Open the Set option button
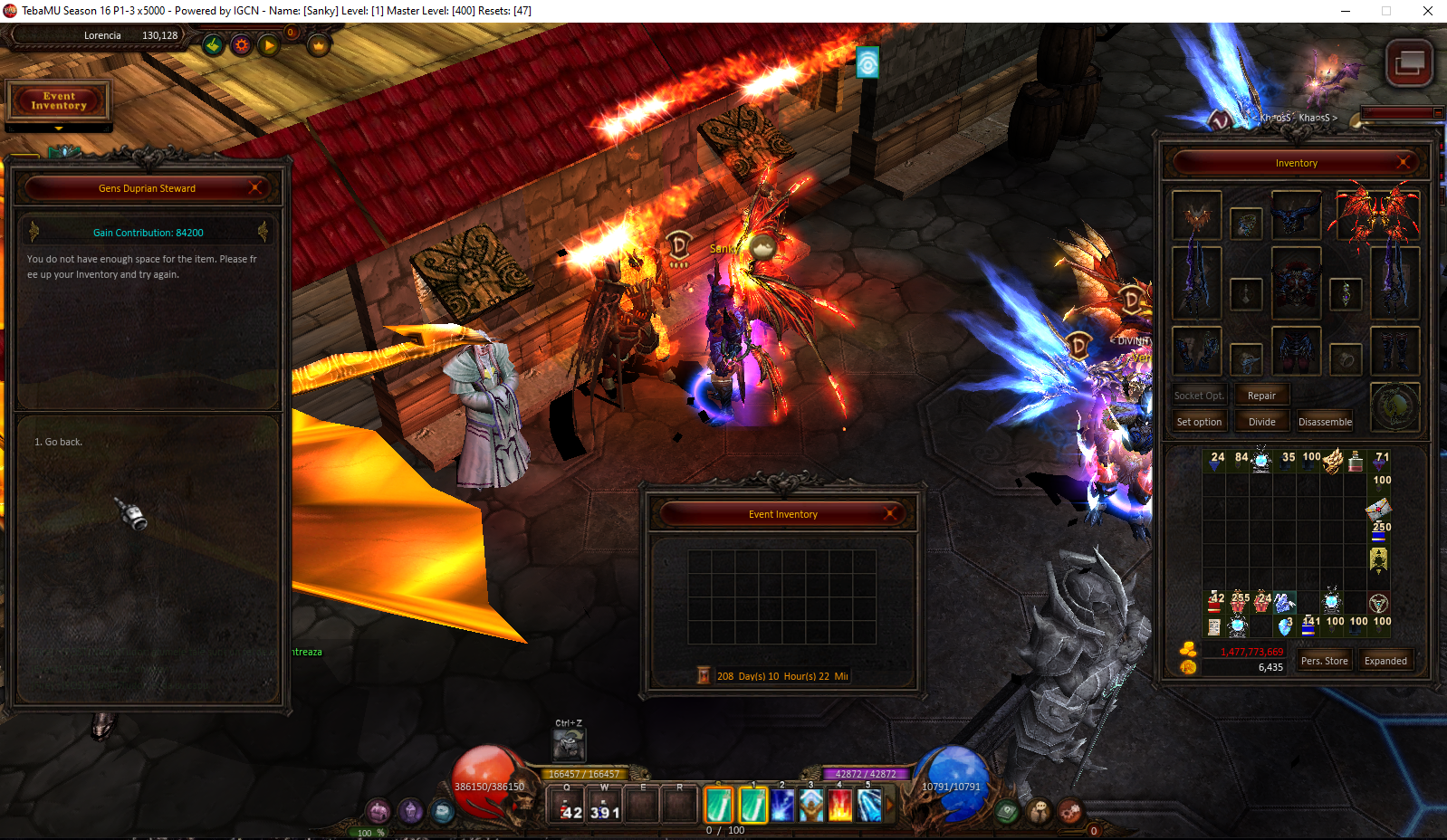 (1199, 422)
